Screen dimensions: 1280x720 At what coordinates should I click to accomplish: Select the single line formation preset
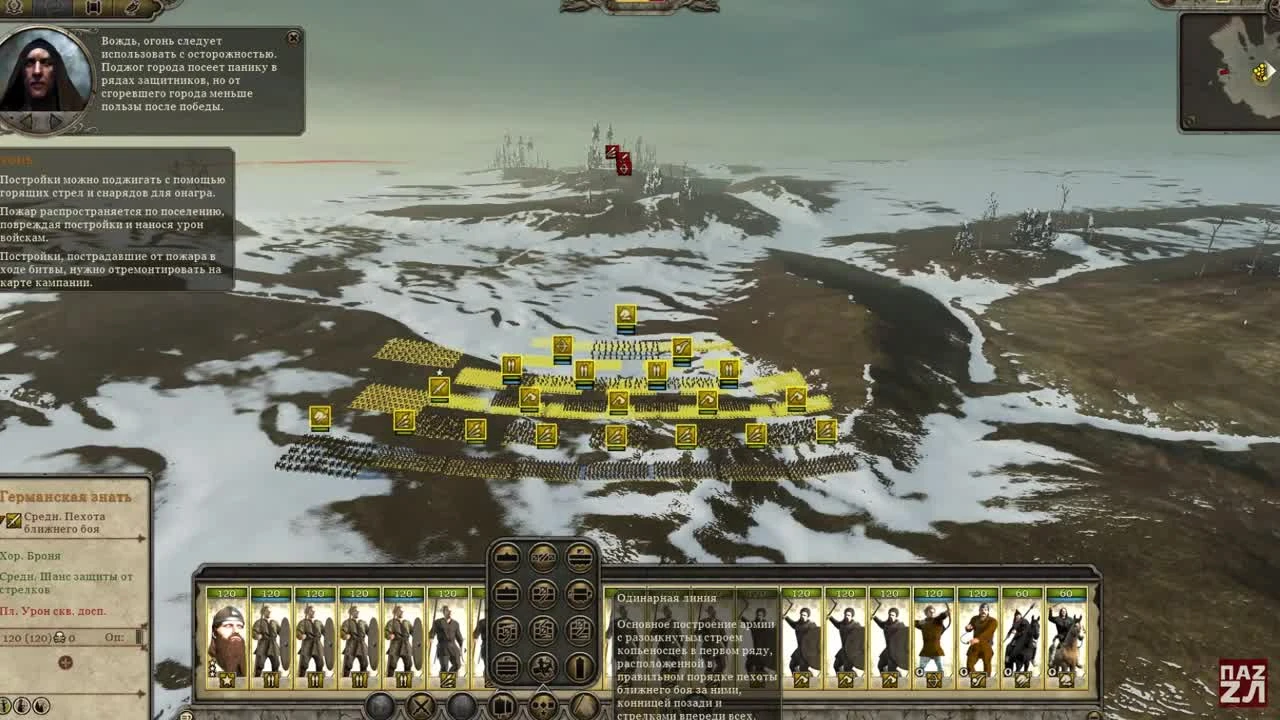(505, 558)
